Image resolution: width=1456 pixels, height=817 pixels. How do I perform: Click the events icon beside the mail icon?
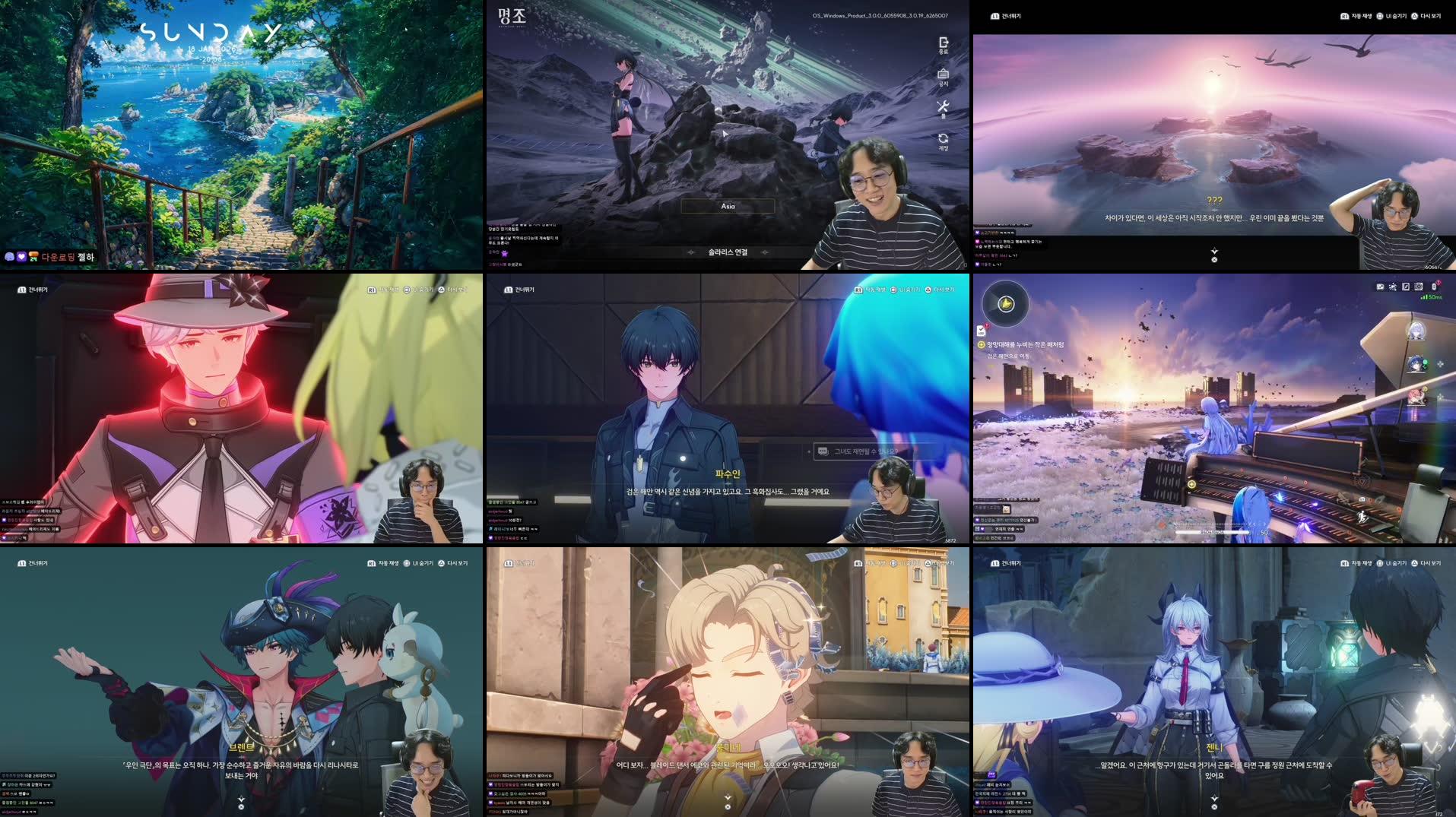(1394, 287)
